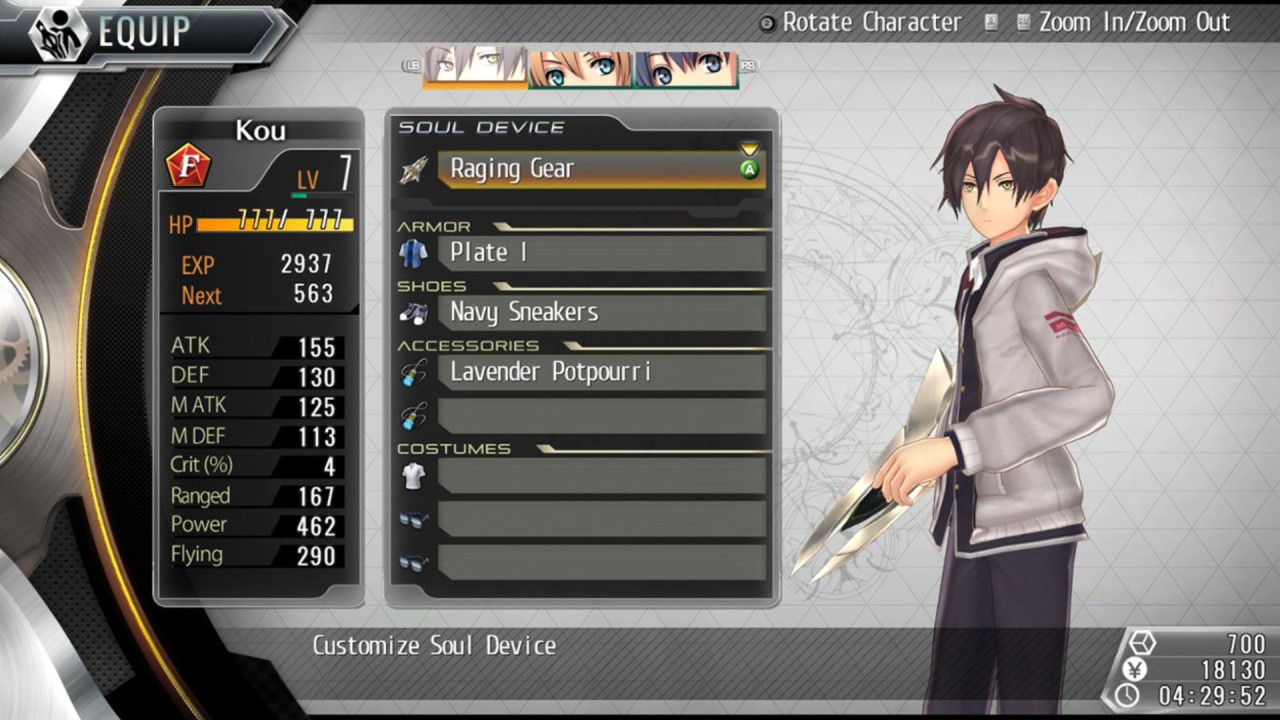
Task: Select the Navy Sneakers shoes slot
Action: coord(600,312)
